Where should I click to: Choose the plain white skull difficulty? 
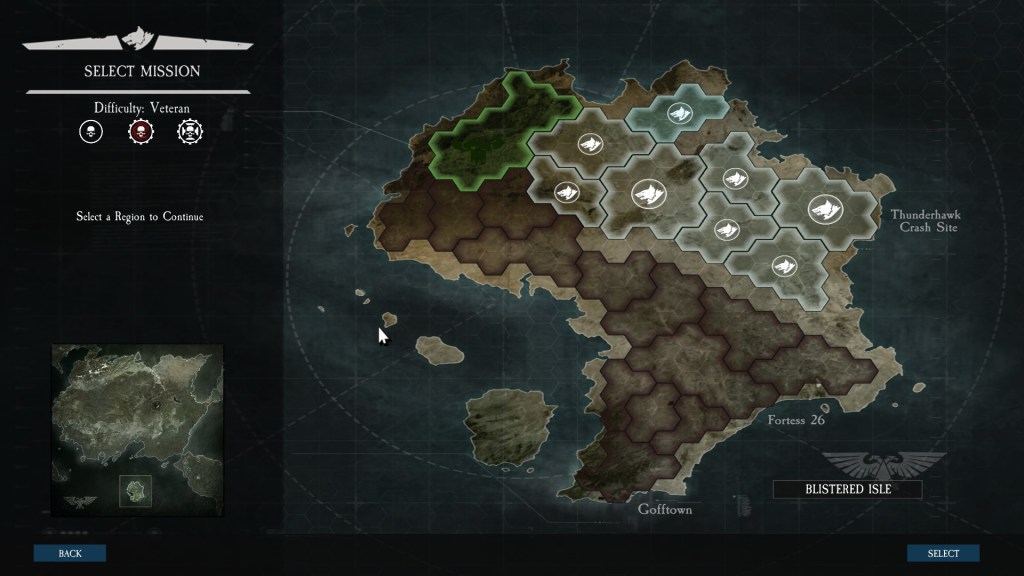click(91, 131)
